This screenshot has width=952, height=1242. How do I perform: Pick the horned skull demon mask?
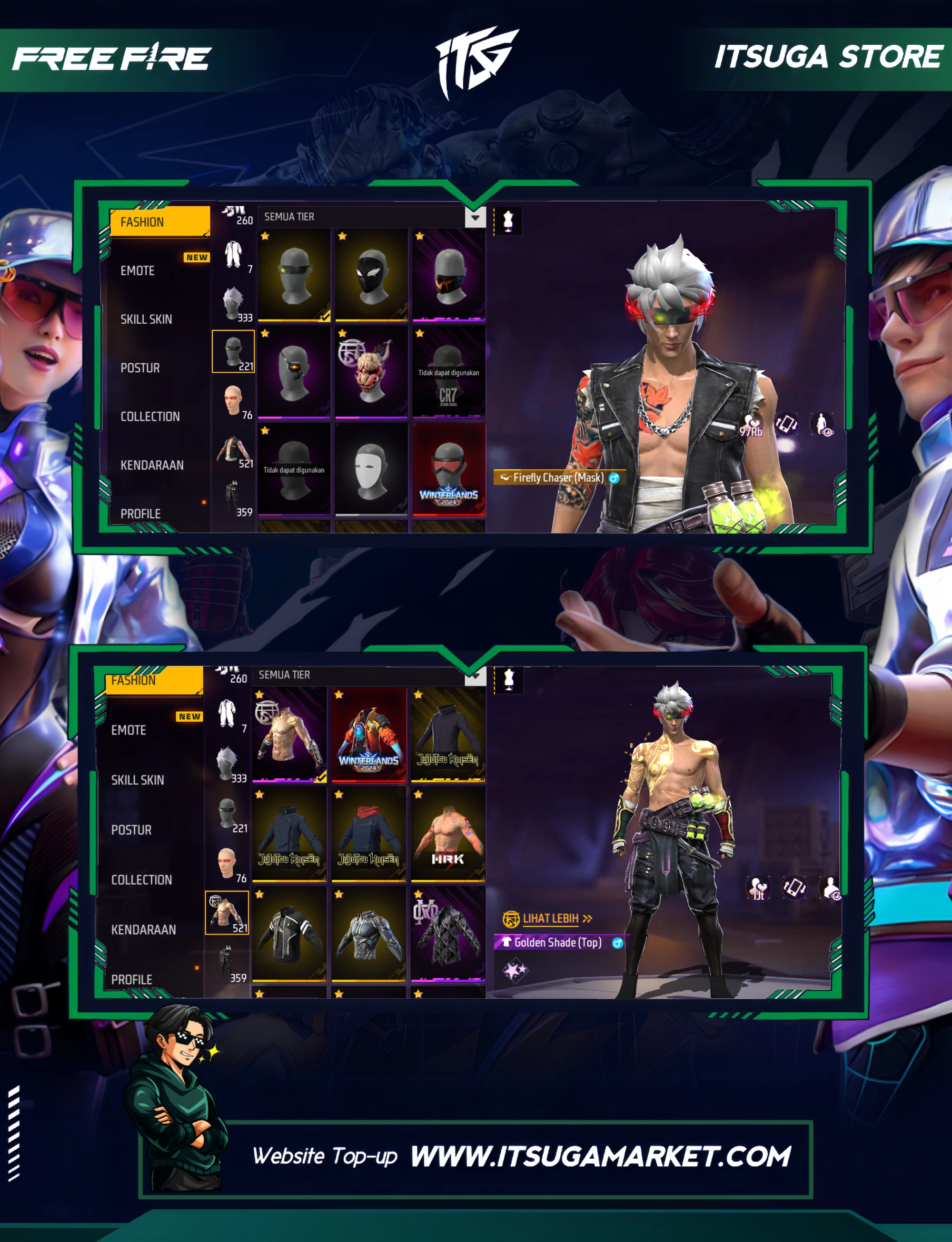click(371, 372)
